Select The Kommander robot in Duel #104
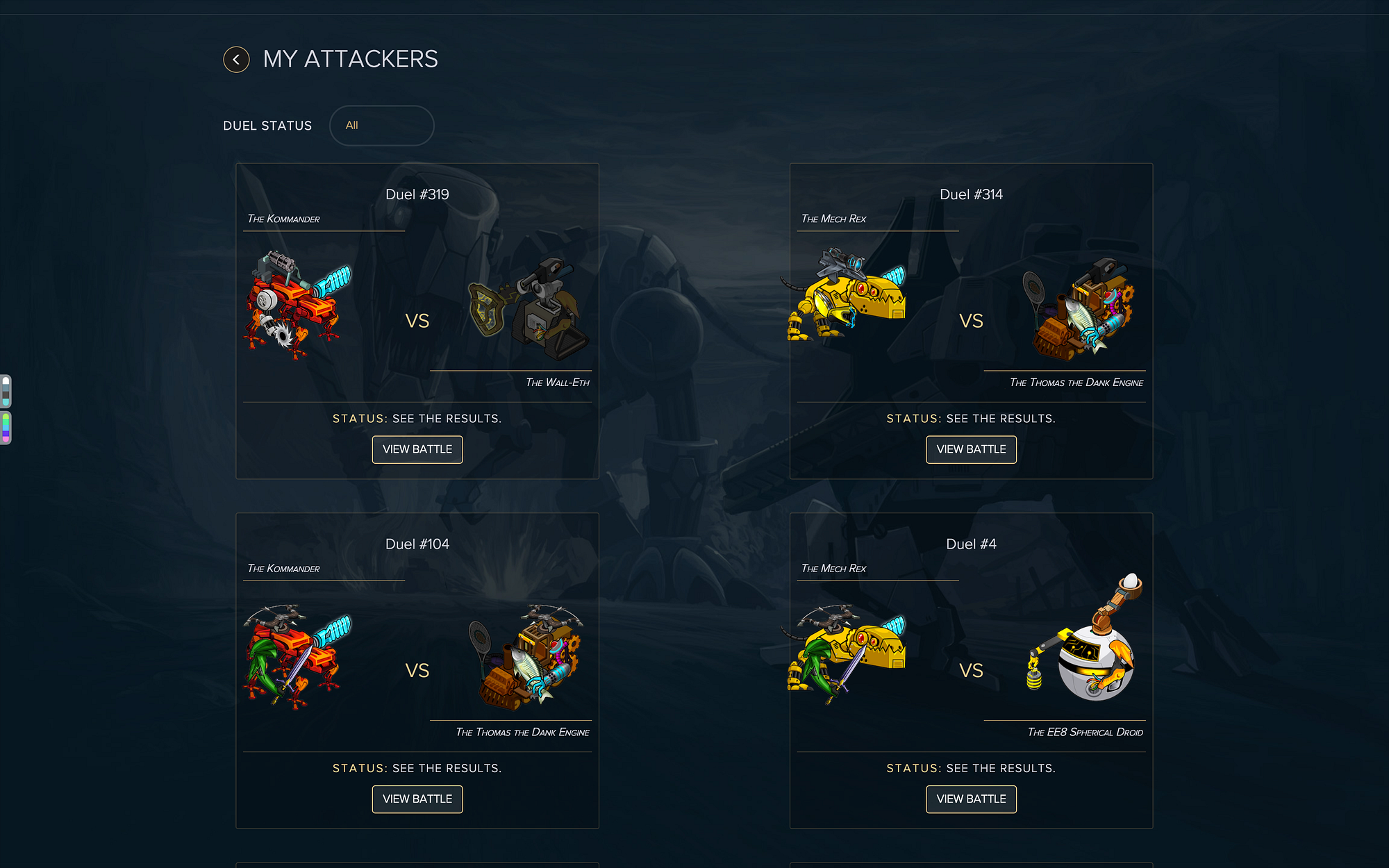 click(x=297, y=656)
